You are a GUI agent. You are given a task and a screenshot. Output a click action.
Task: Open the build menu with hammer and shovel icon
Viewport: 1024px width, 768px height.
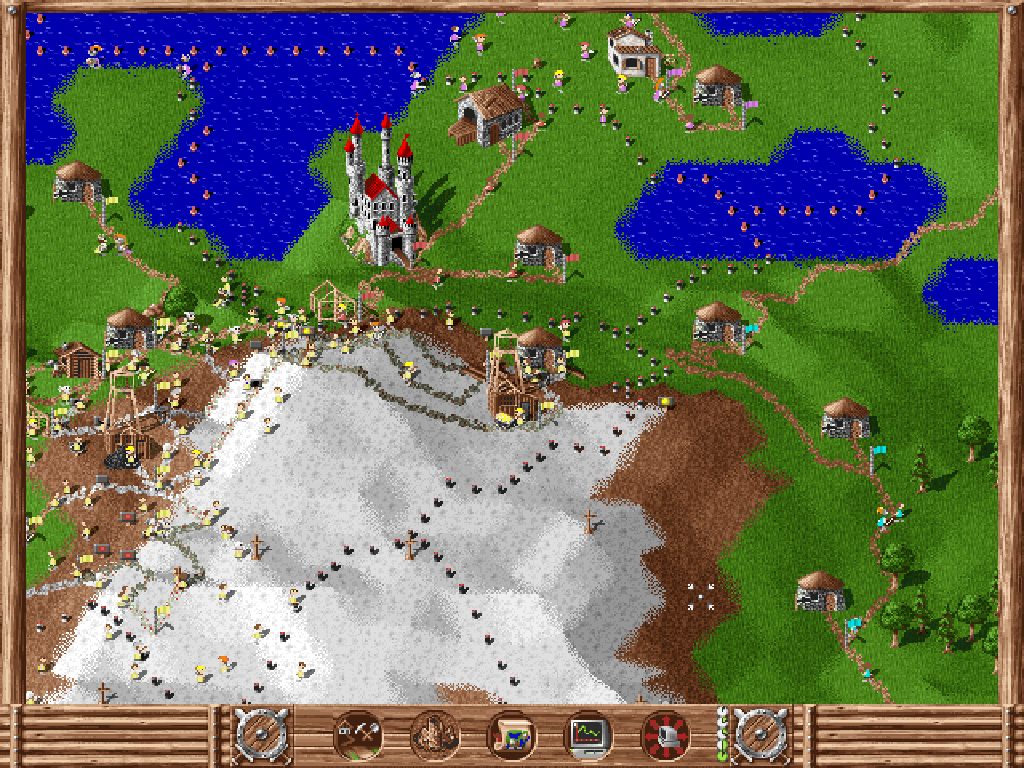[x=357, y=737]
